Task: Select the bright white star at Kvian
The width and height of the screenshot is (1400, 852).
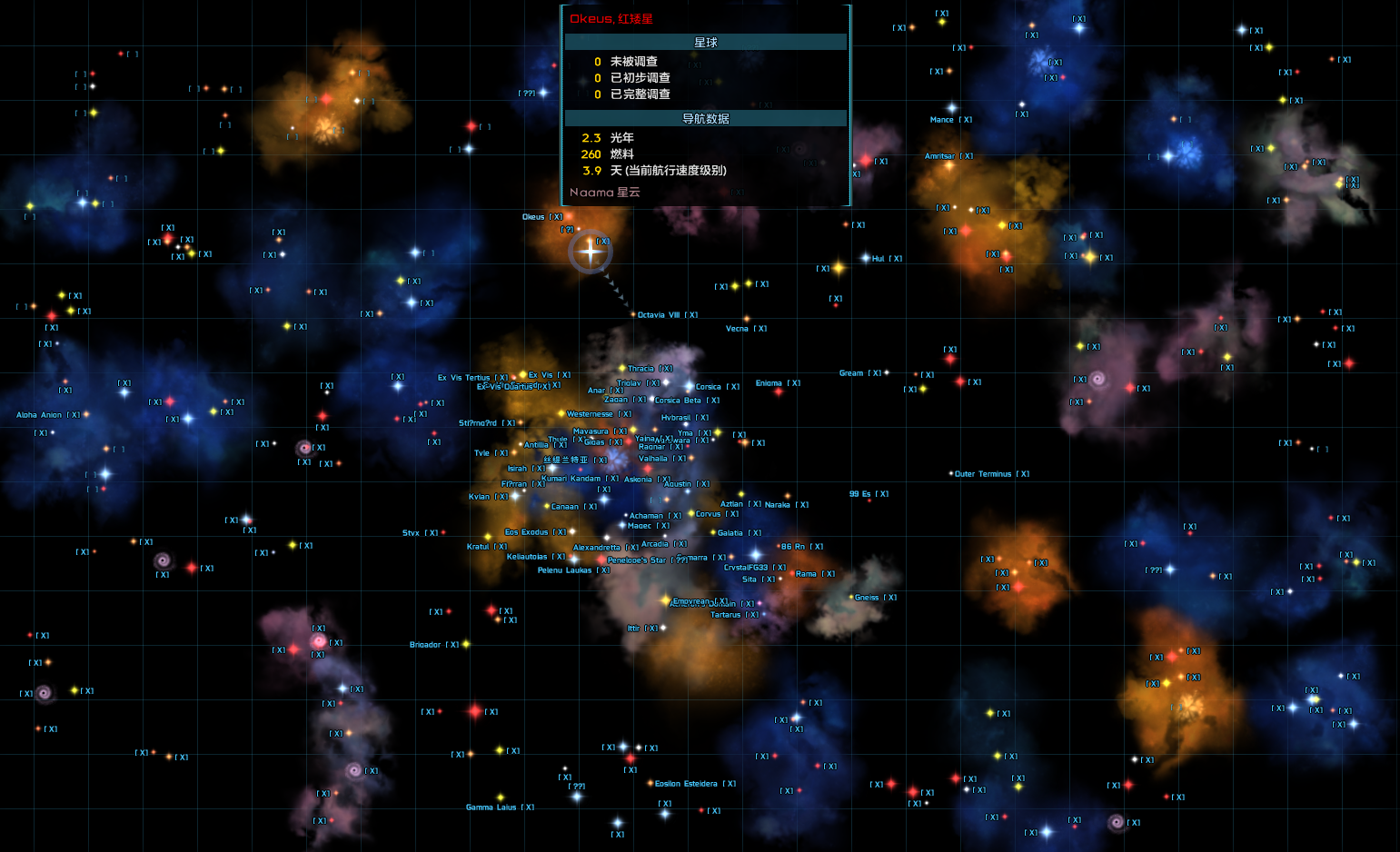Action: click(515, 496)
